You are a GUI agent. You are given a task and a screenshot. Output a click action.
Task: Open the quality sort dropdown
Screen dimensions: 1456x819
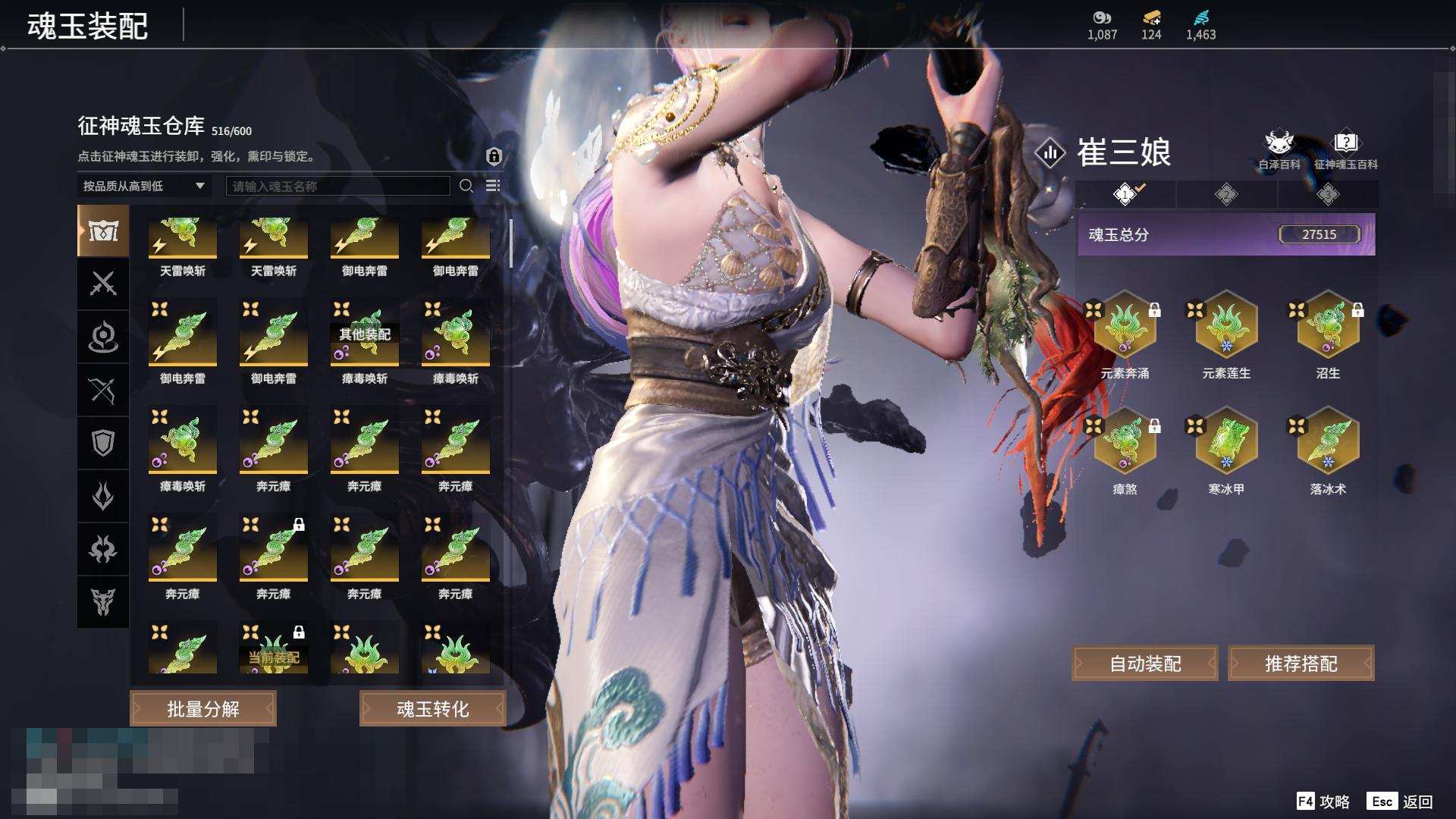pyautogui.click(x=144, y=186)
